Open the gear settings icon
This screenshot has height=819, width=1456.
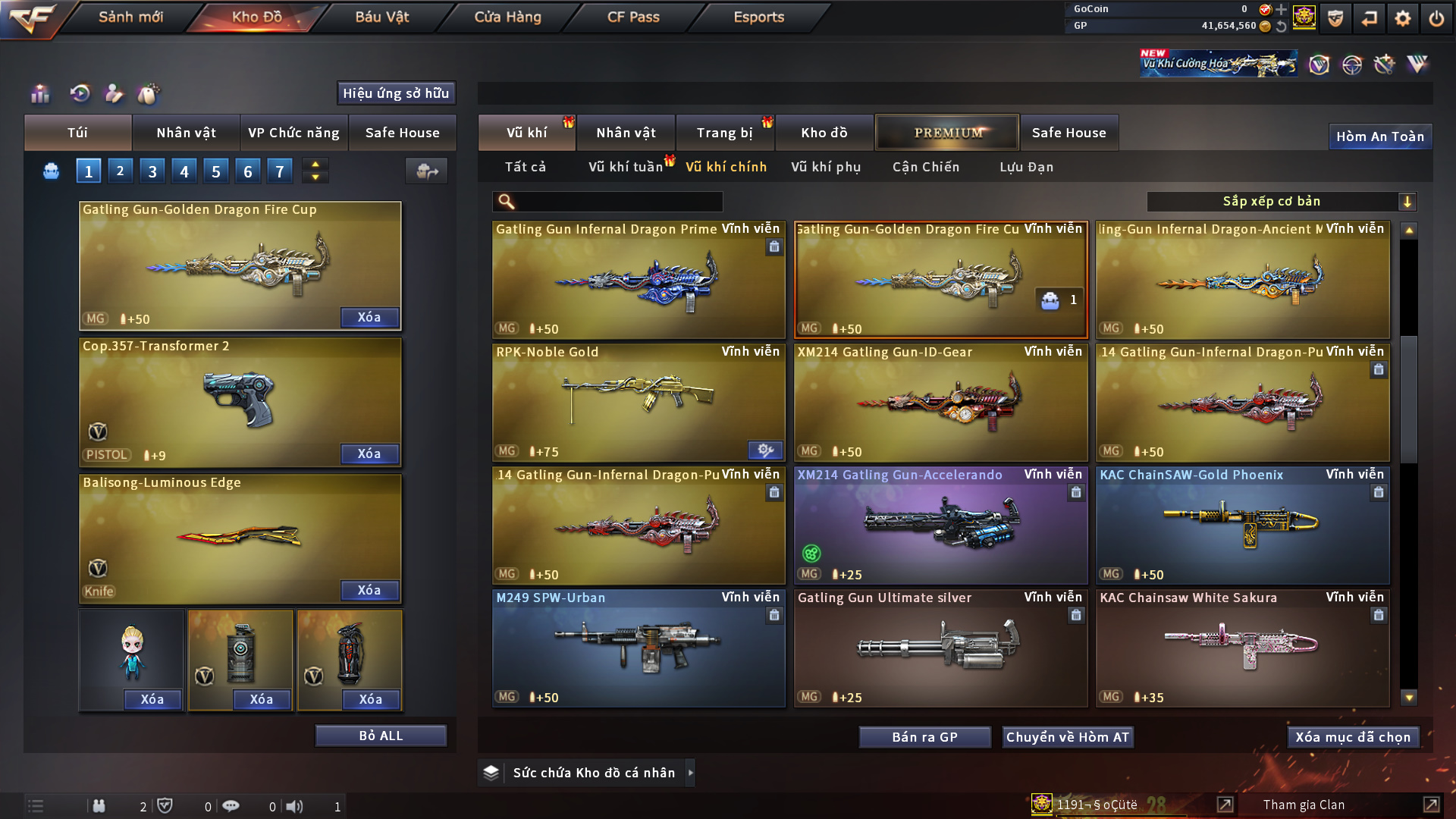tap(1402, 18)
